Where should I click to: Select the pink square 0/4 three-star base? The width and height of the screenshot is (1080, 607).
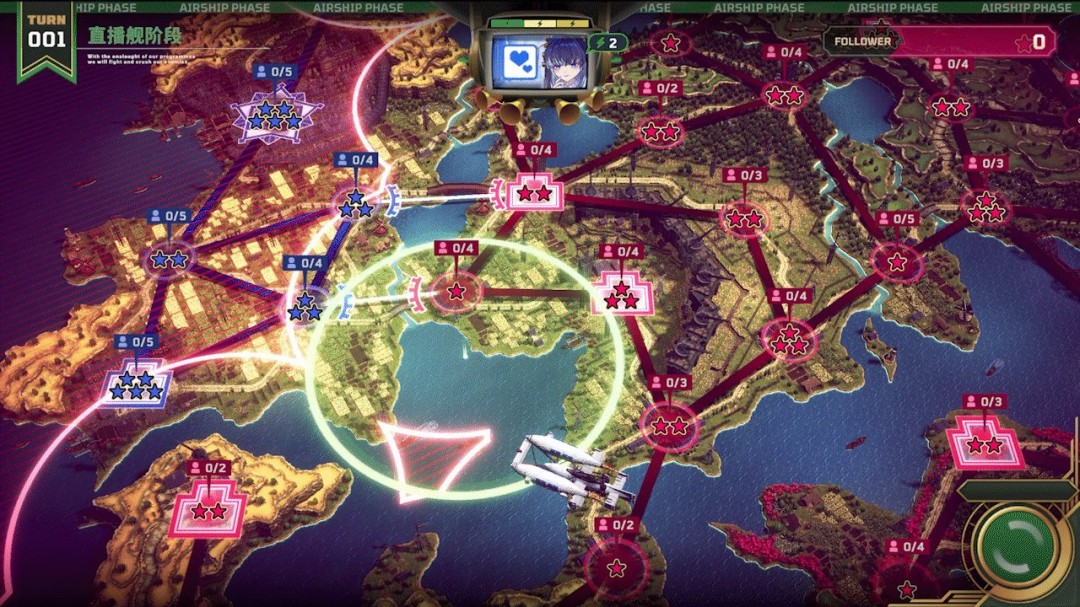(x=622, y=295)
